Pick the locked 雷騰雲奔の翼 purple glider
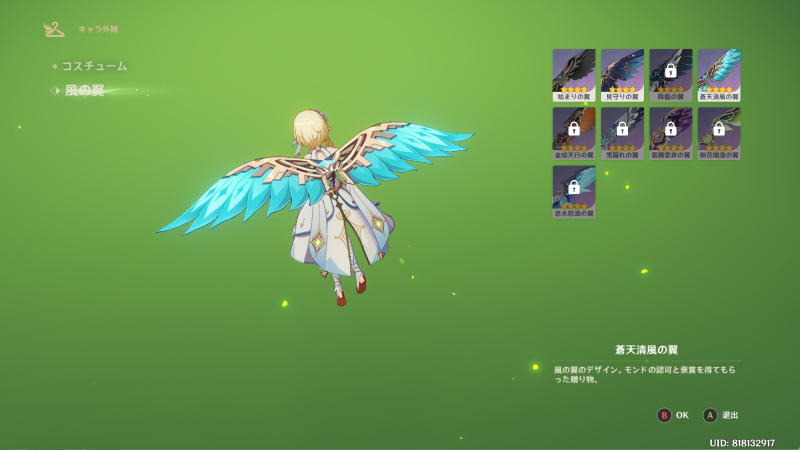Screen dimensions: 800x450 point(670,133)
